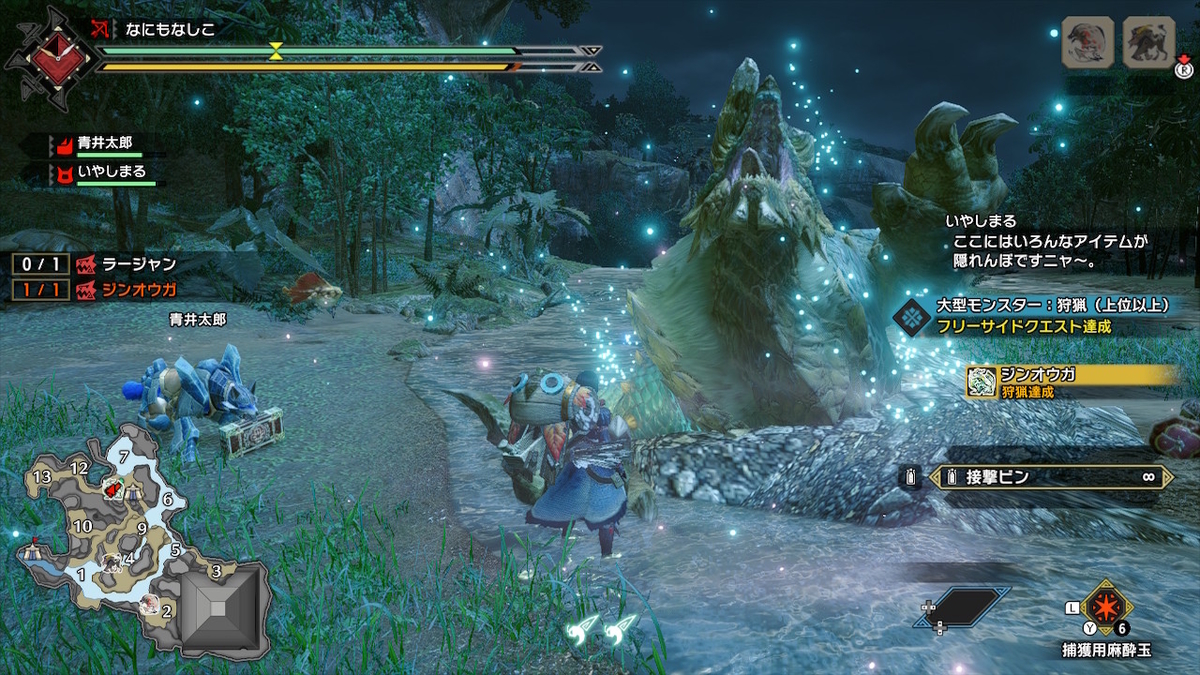
Task: Click the ラージャン quest objective row
Action: (x=96, y=264)
